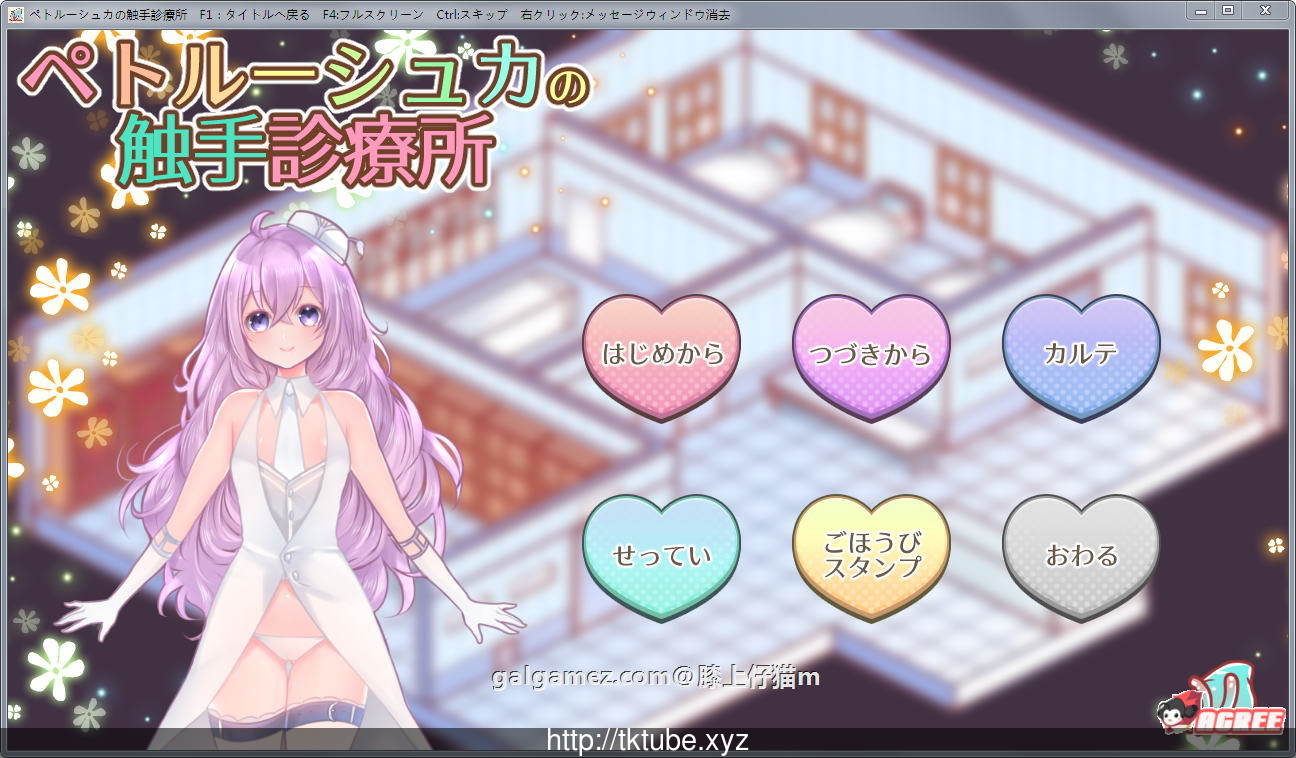Click the game icon in the title bar

point(14,13)
